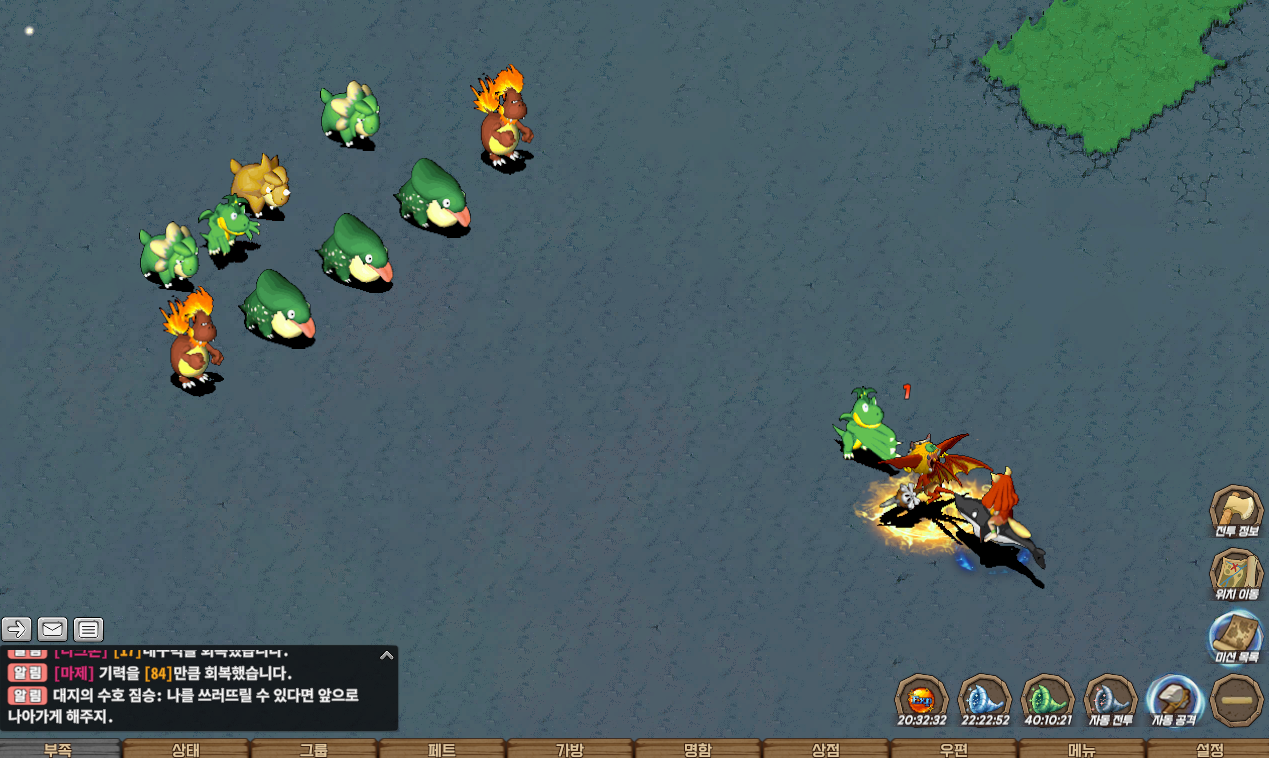Open 전투 정보 battle info axe icon
The image size is (1269, 758).
(x=1237, y=511)
